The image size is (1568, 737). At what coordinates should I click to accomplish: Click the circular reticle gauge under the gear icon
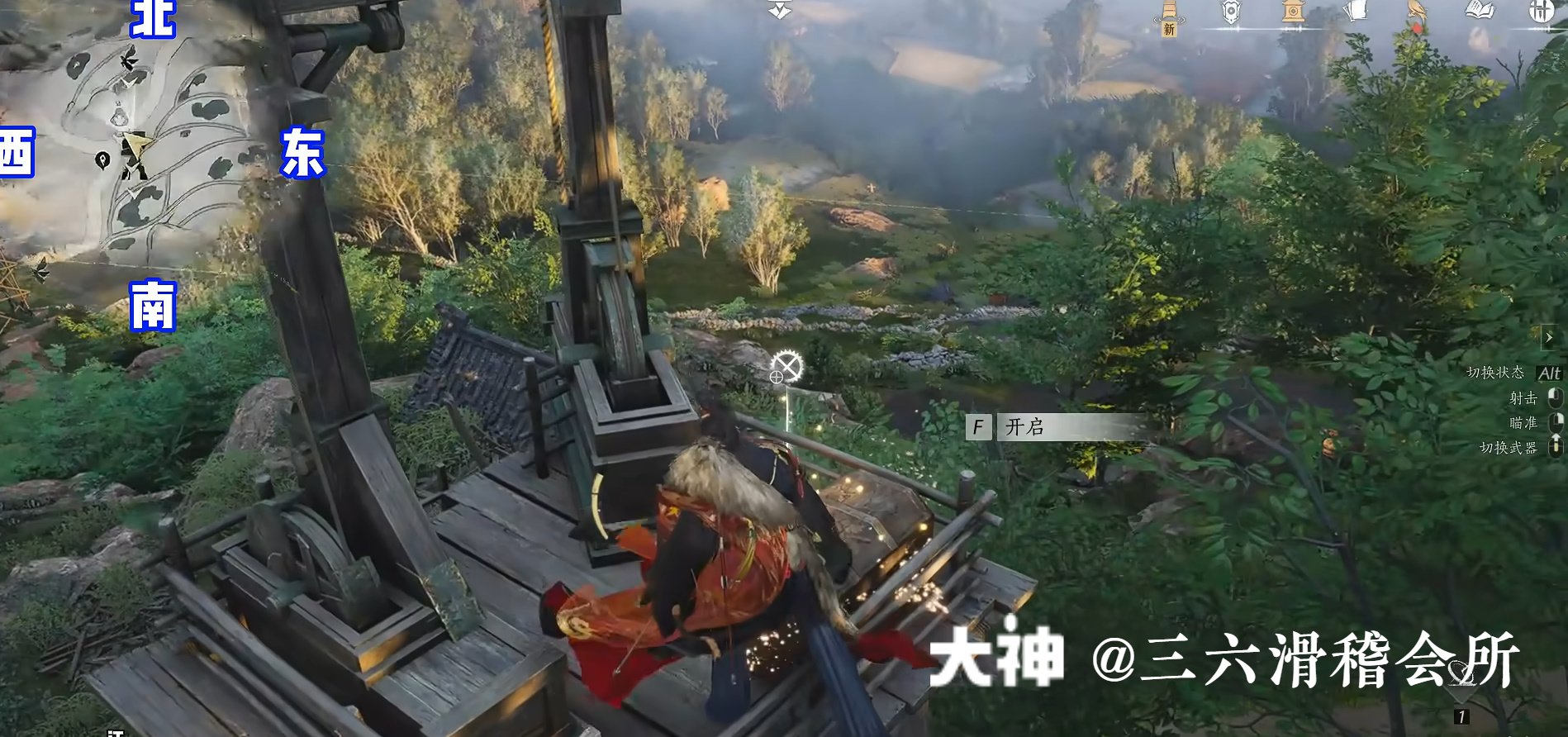[777, 378]
